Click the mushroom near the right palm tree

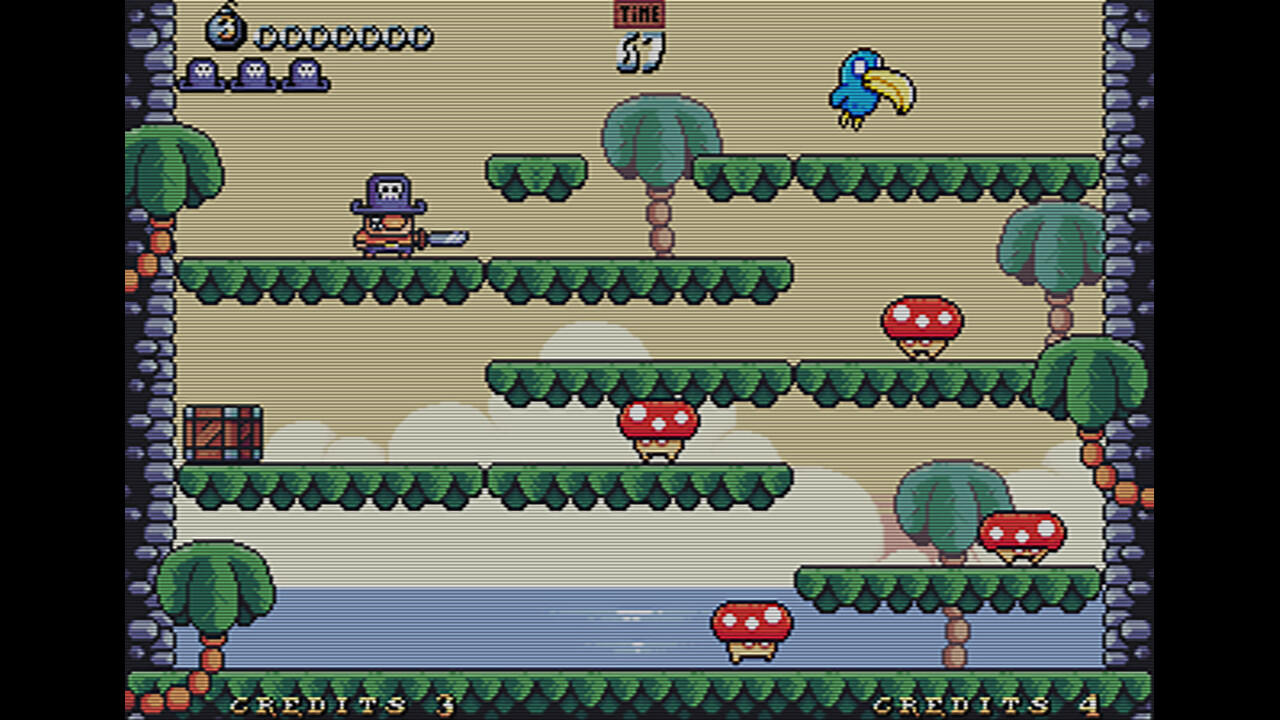pyautogui.click(x=1020, y=533)
